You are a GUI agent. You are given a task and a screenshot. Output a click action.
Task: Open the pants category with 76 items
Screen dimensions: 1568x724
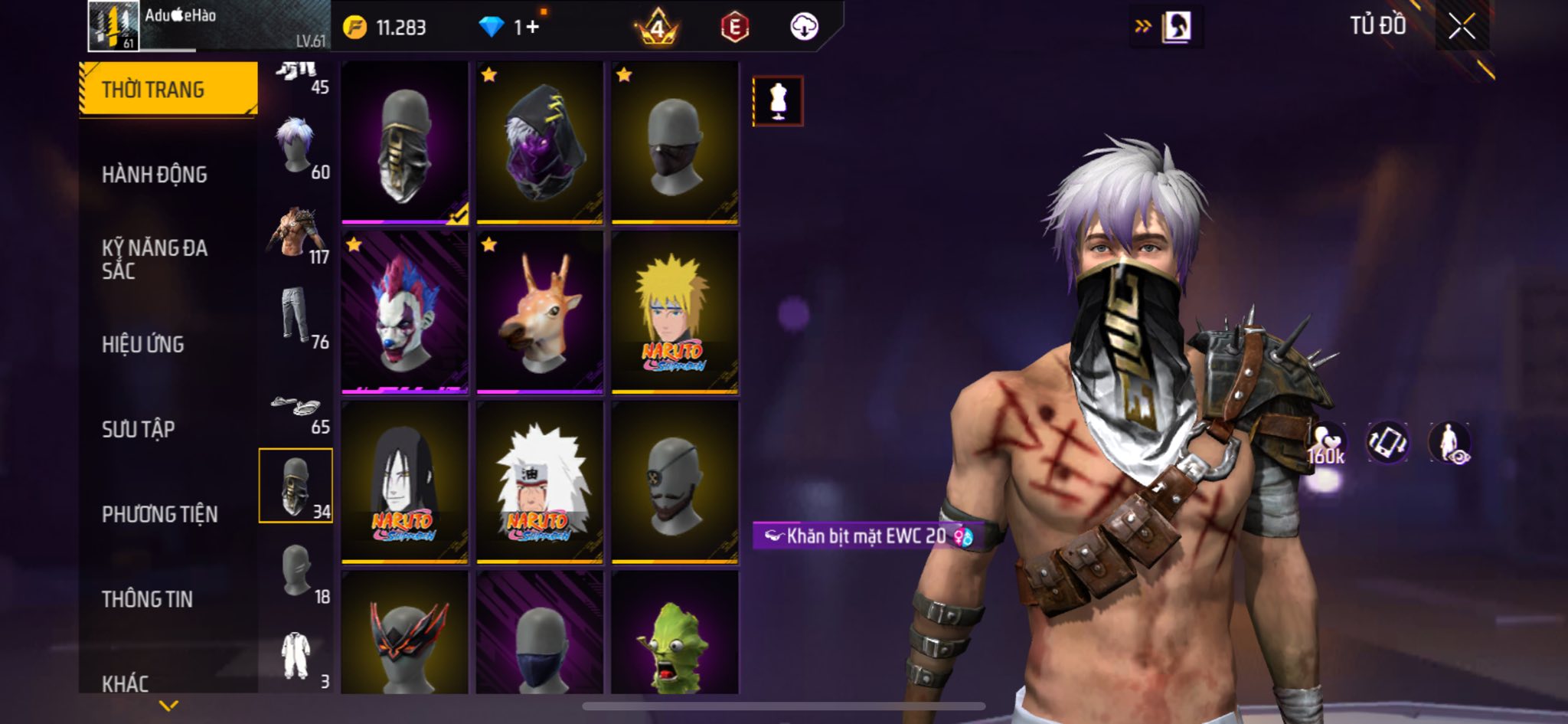(296, 316)
